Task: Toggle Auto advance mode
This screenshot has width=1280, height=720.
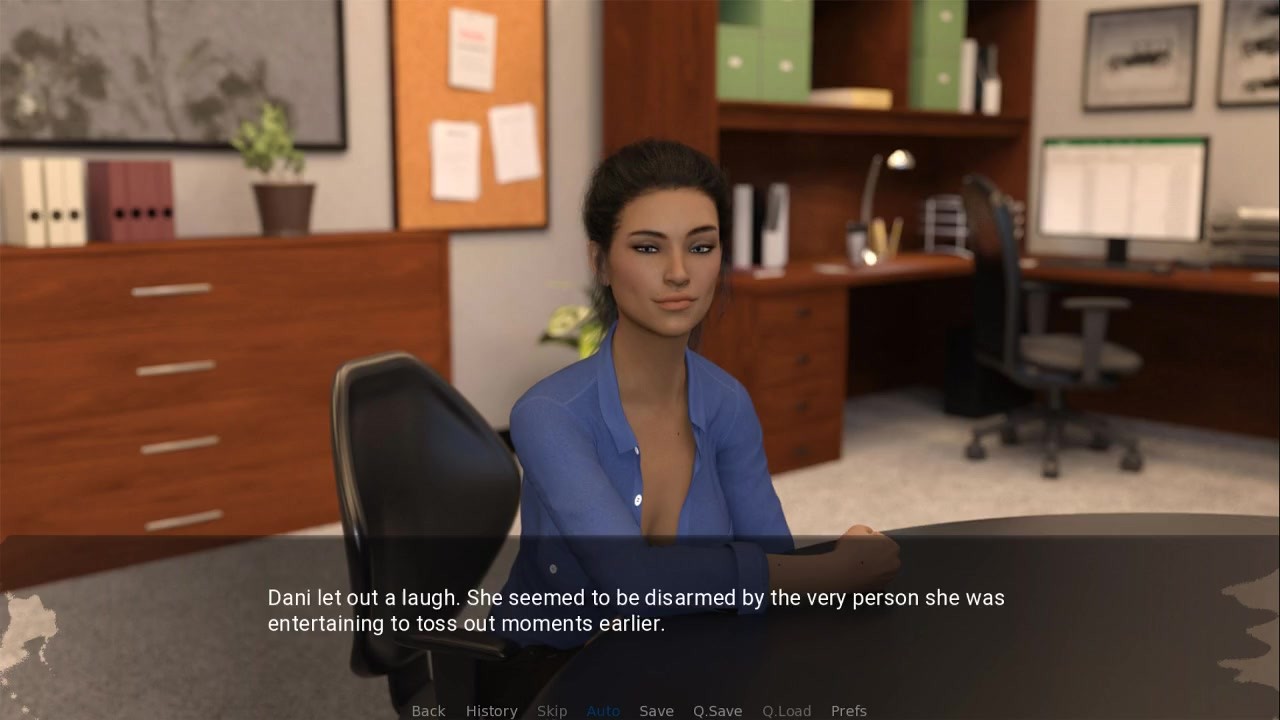Action: [x=603, y=711]
